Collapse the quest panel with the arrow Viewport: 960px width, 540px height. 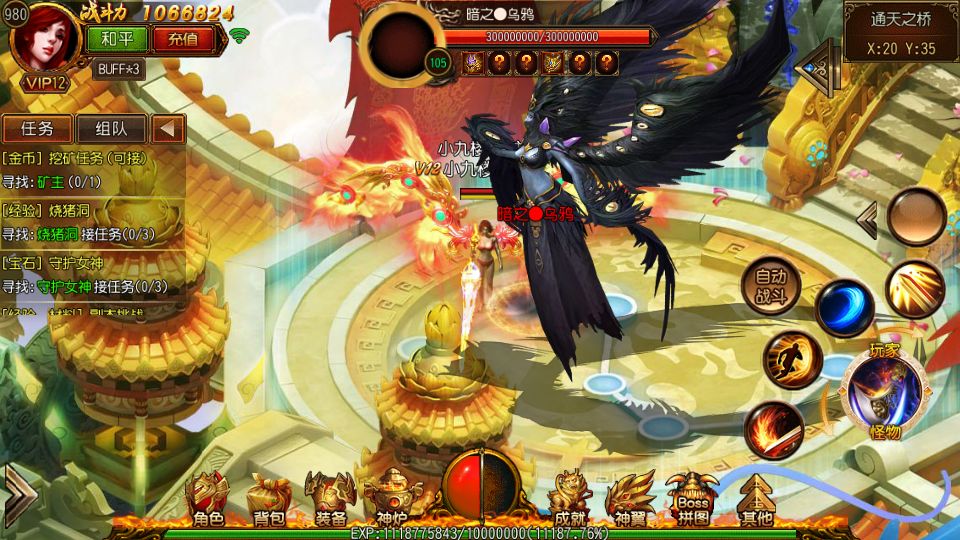coord(168,128)
